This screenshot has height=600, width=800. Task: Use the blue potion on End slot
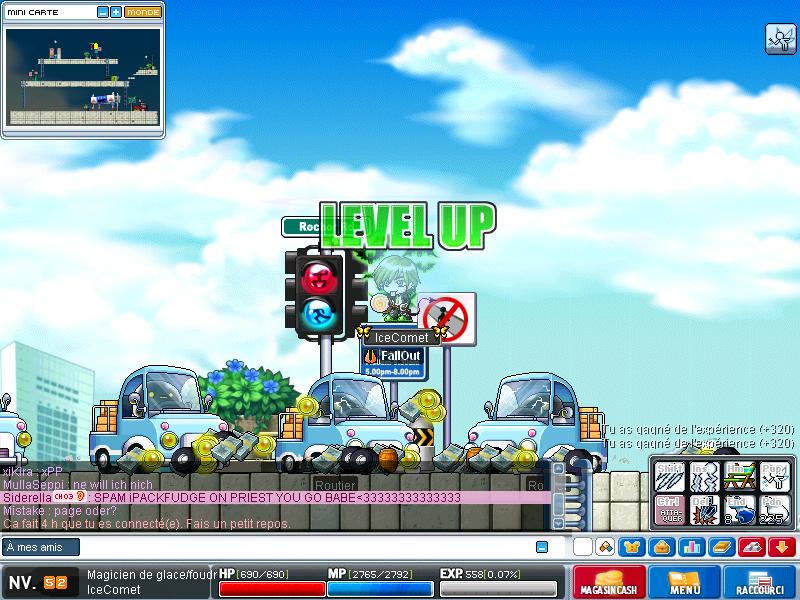pos(738,508)
